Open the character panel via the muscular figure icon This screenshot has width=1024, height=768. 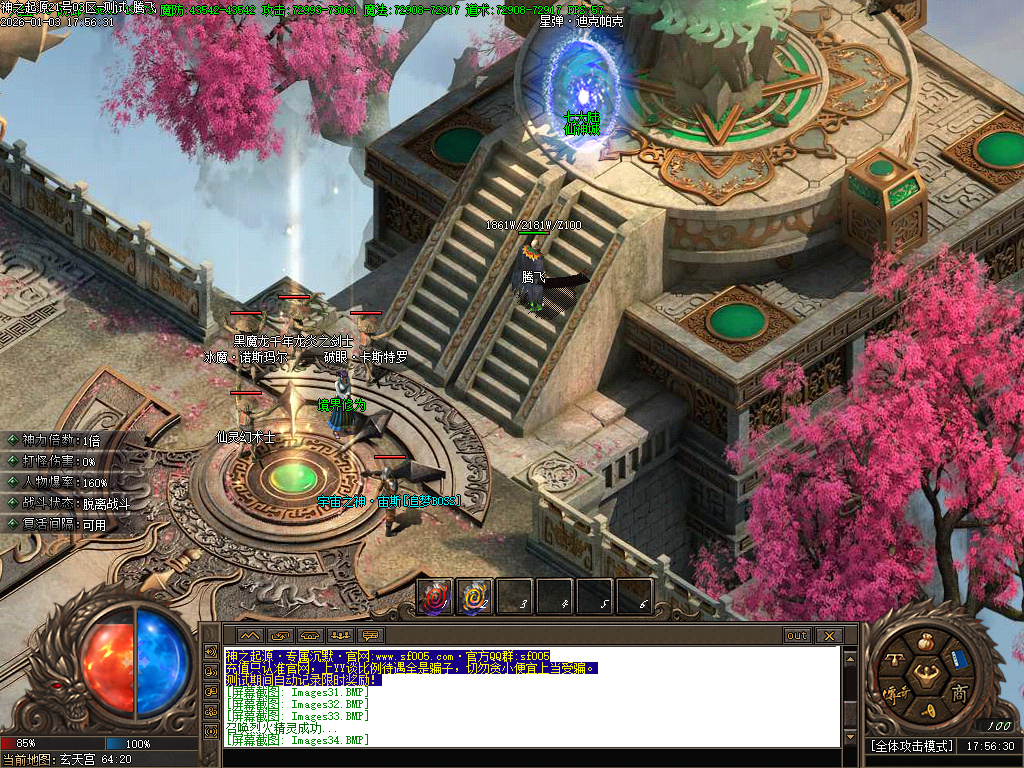click(926, 676)
